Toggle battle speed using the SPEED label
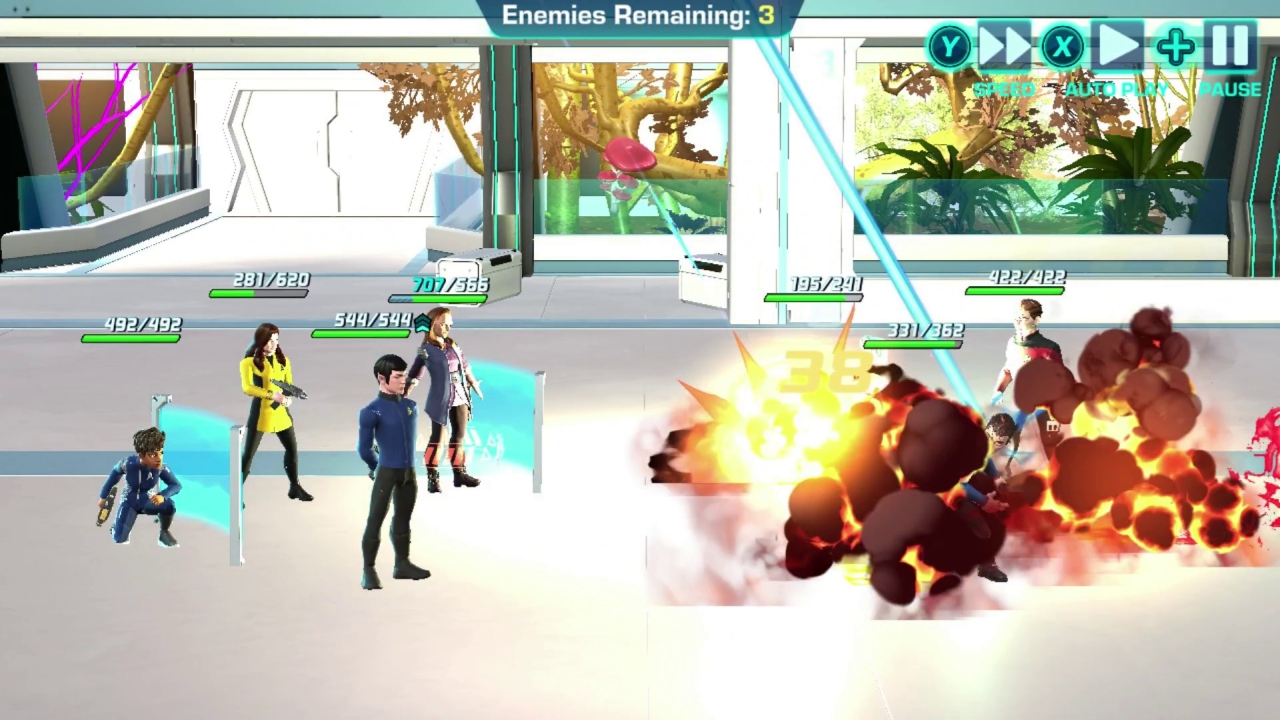 coord(1005,89)
